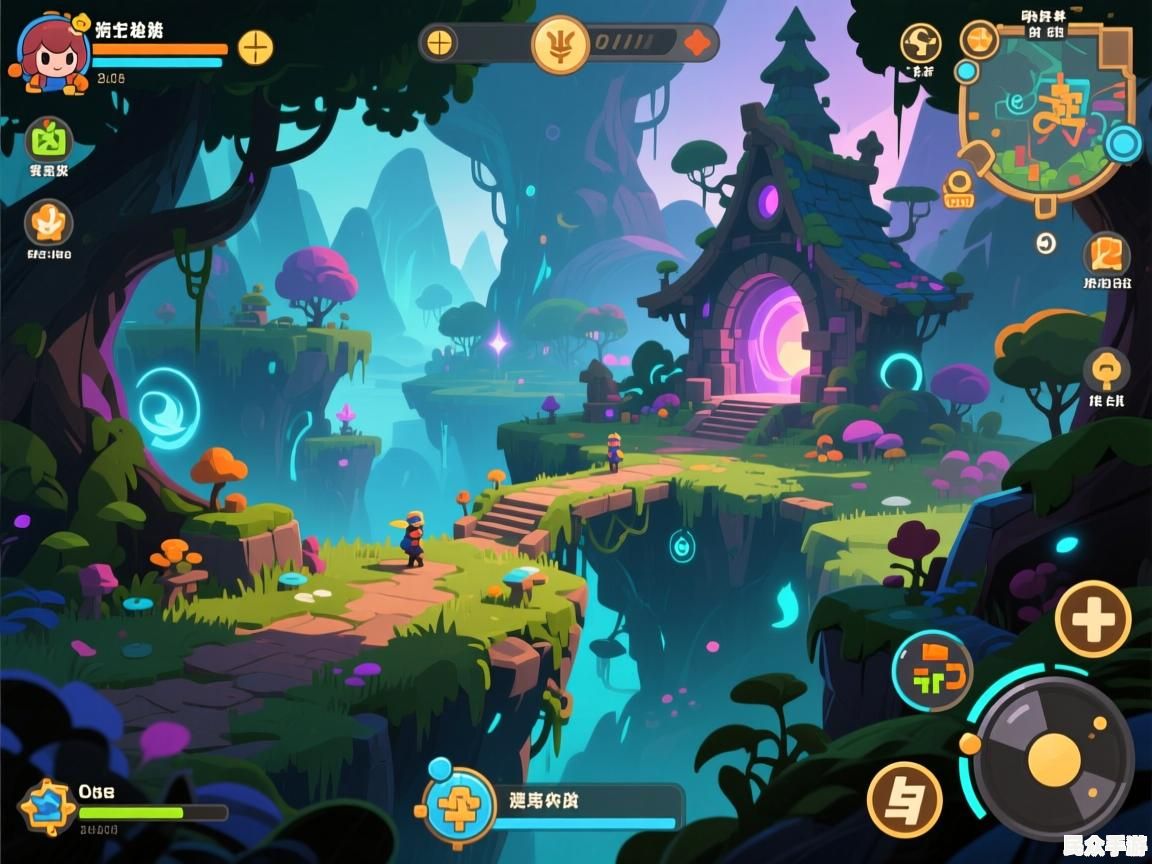Open the orange mushroom icon menu

pyautogui.click(x=1106, y=369)
